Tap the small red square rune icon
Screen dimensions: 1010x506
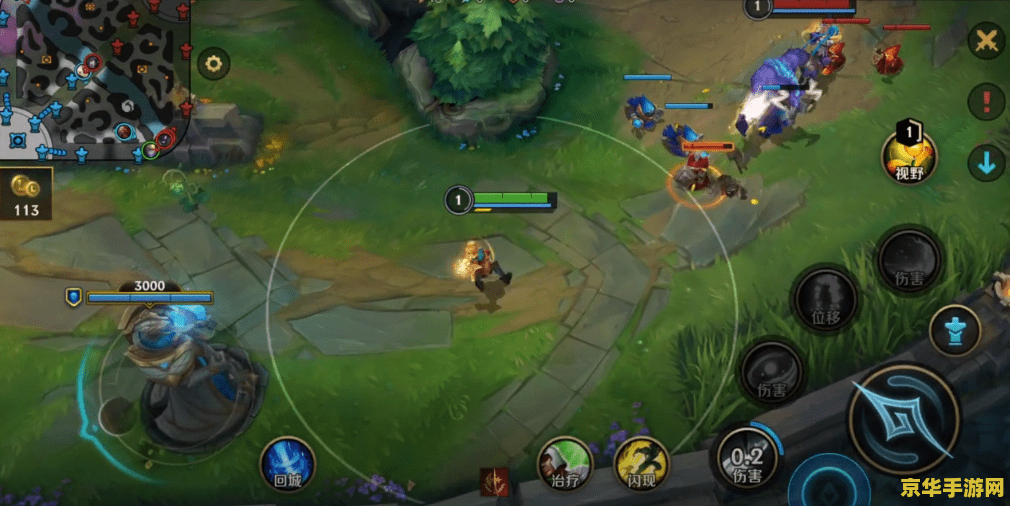click(x=494, y=481)
